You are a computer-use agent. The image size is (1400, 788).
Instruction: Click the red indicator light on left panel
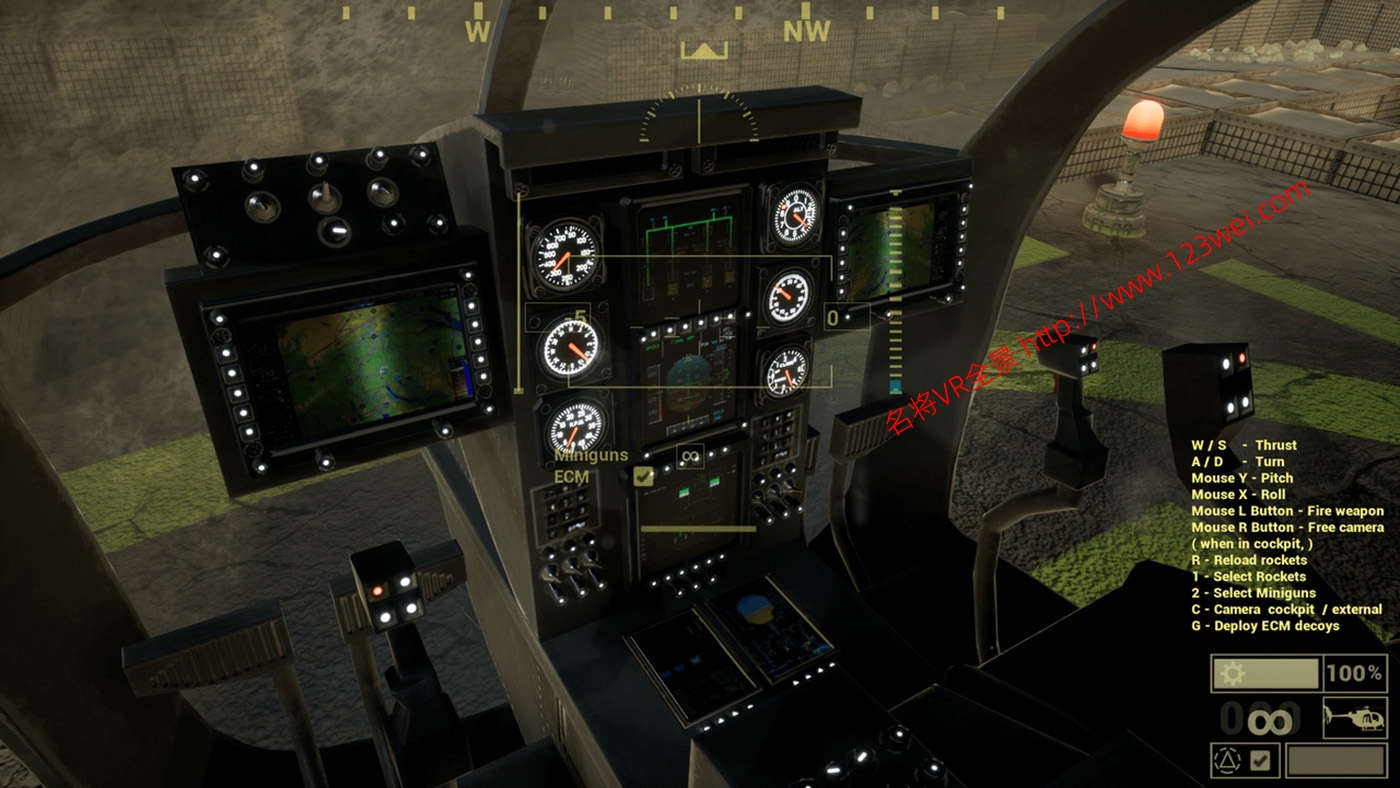tap(378, 592)
